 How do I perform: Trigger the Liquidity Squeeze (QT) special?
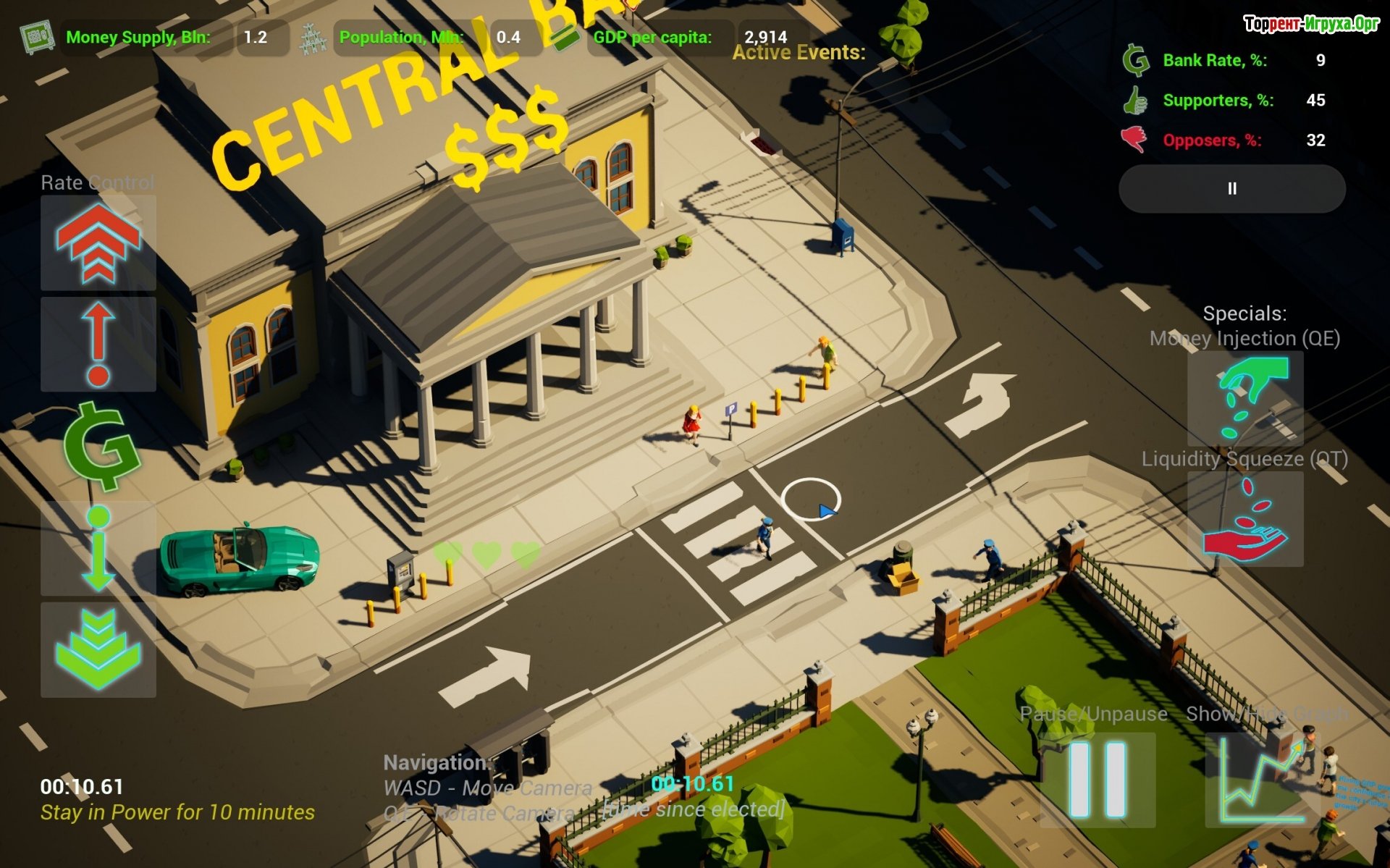pyautogui.click(x=1244, y=519)
